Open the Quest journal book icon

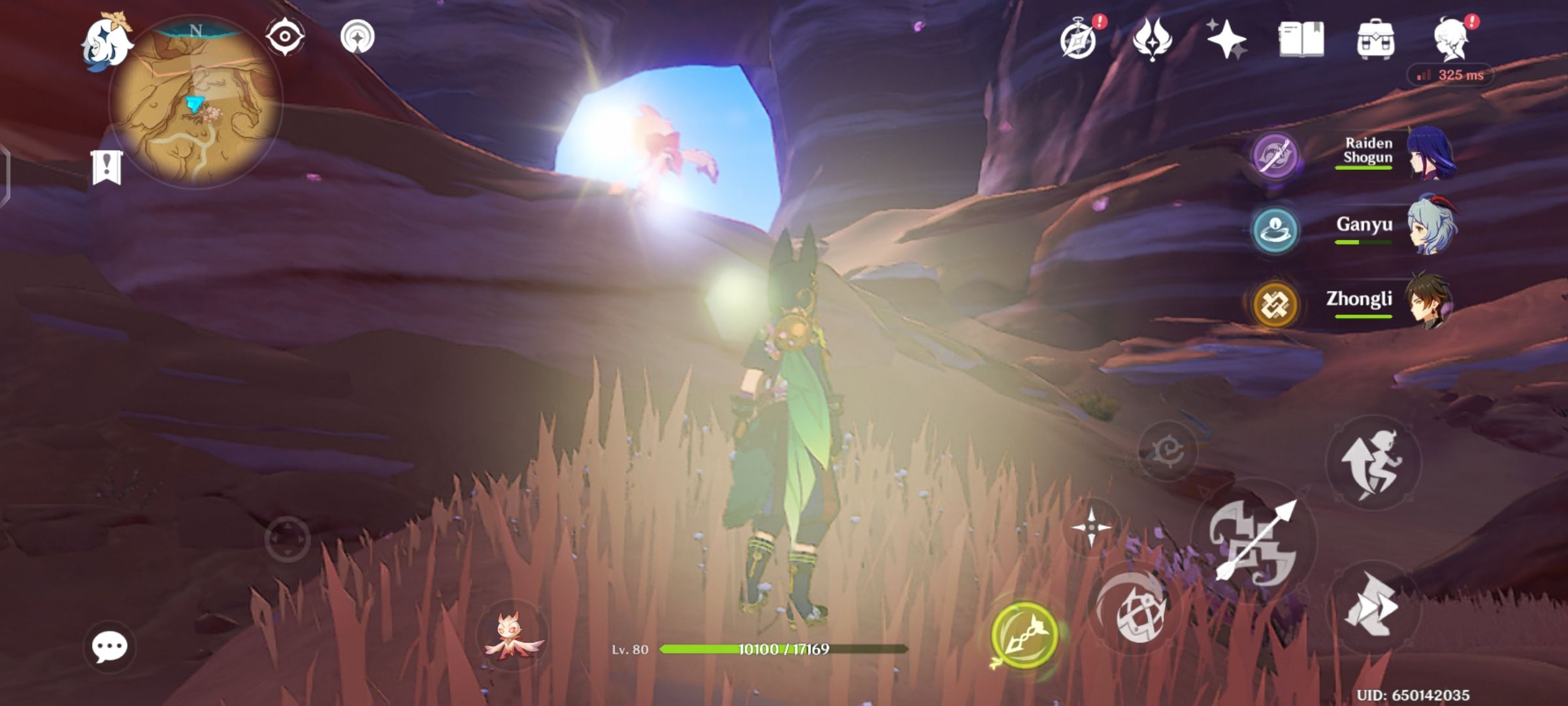[x=1300, y=41]
